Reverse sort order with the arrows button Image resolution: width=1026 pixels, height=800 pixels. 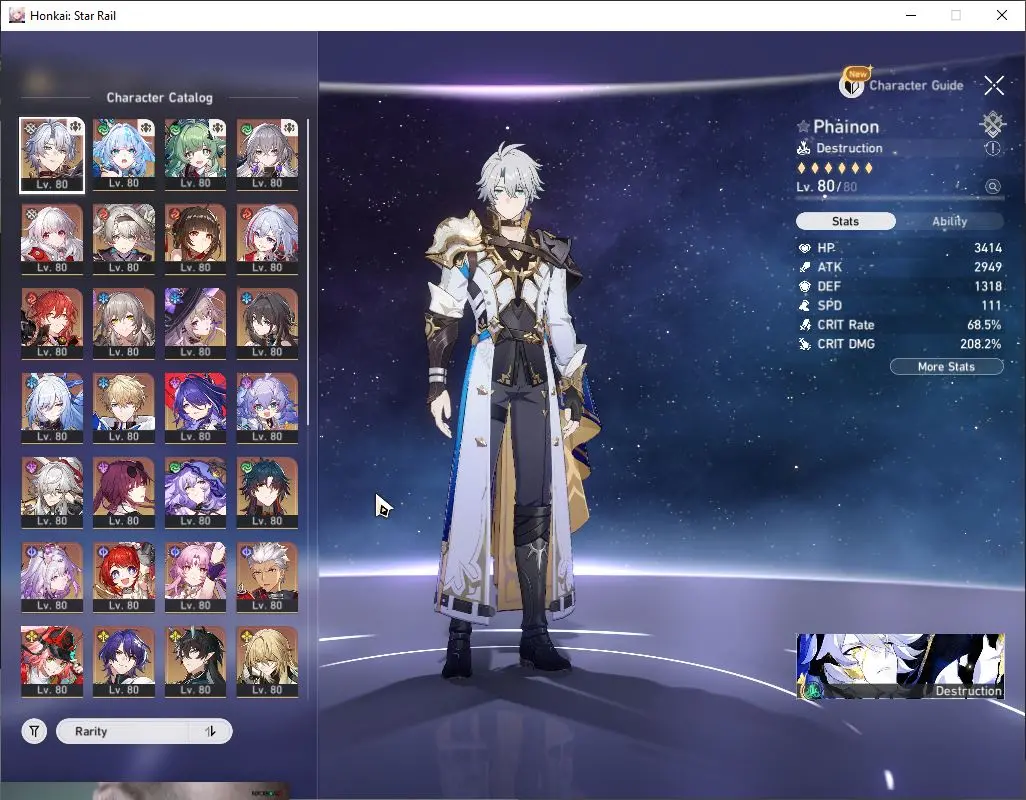click(210, 731)
